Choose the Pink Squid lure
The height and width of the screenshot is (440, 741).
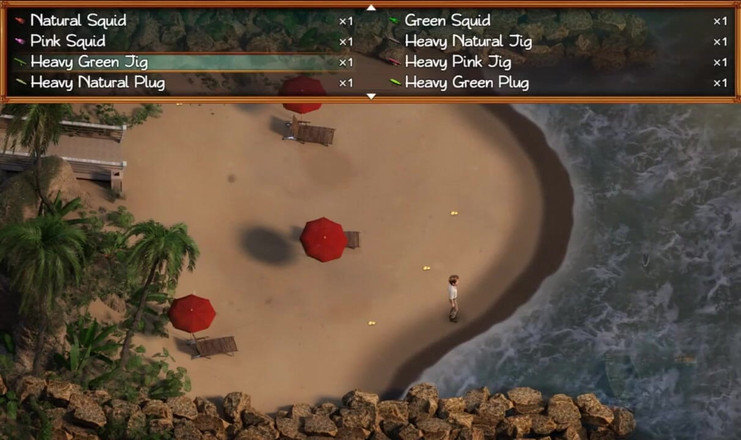(x=70, y=41)
